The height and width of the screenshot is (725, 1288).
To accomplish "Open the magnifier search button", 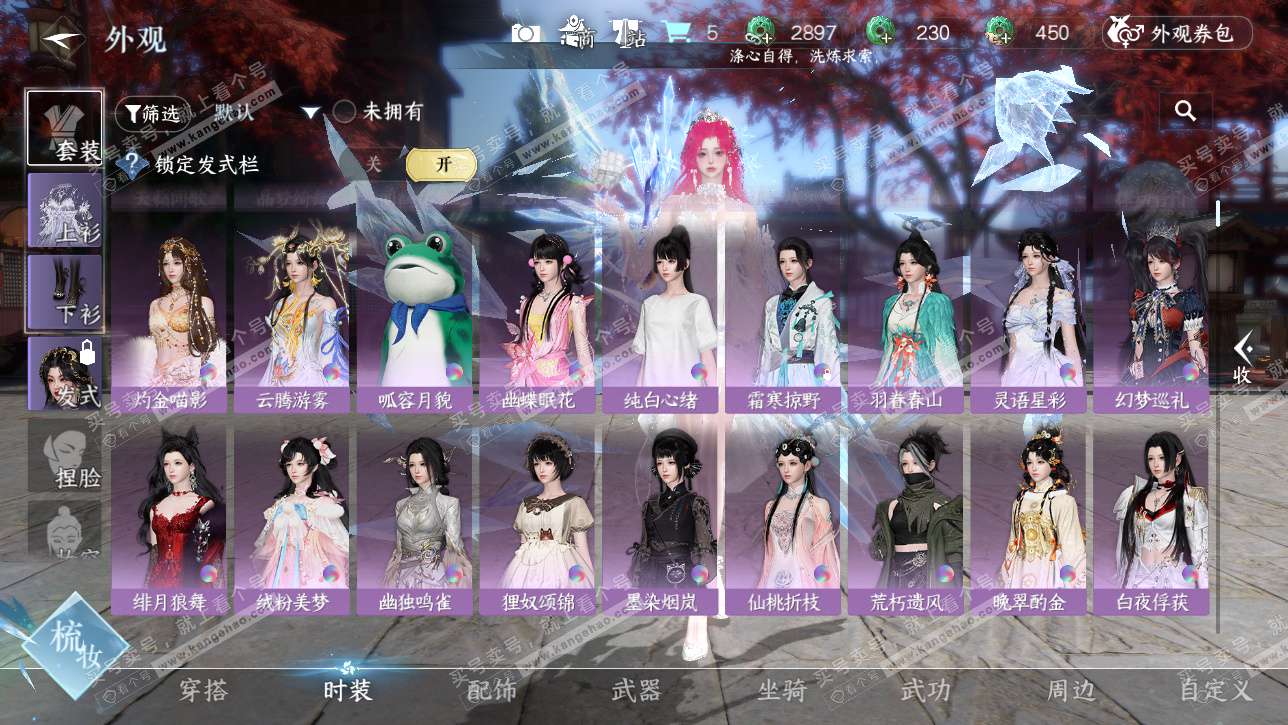I will point(1186,111).
